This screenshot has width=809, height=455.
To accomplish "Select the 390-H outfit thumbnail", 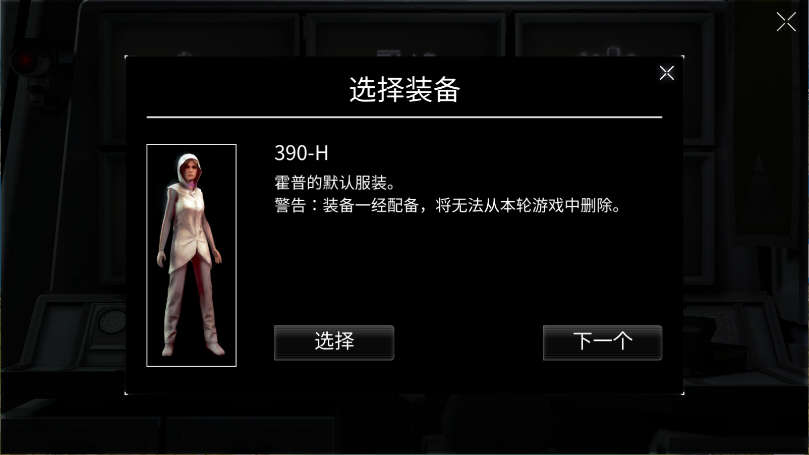I will 191,255.
